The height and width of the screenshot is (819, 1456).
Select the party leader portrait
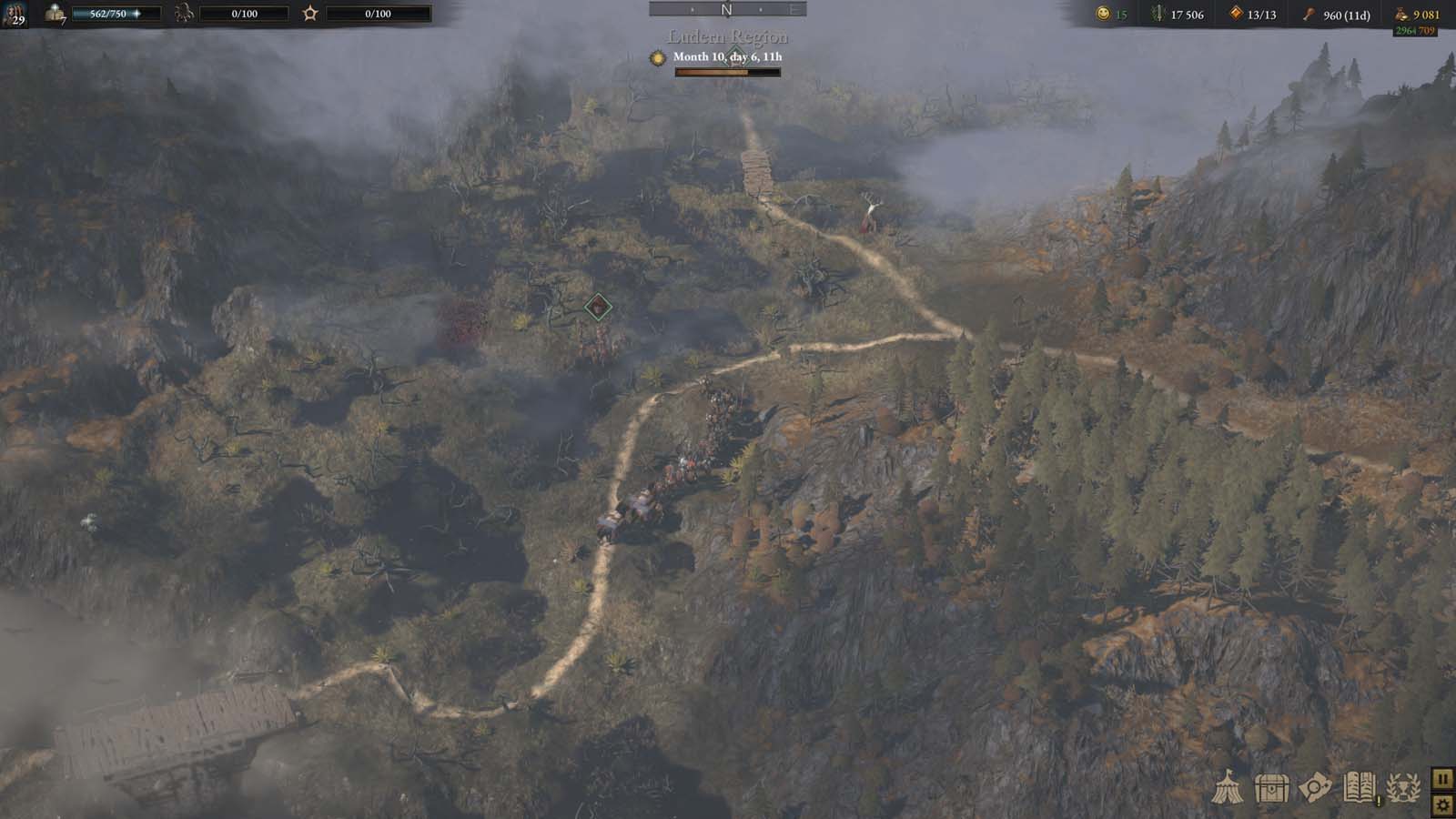click(15, 15)
